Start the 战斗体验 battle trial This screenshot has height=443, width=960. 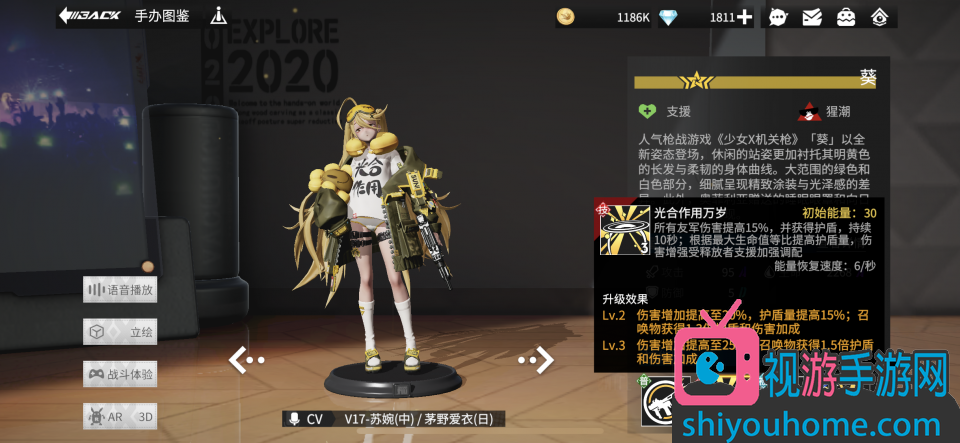[121, 374]
